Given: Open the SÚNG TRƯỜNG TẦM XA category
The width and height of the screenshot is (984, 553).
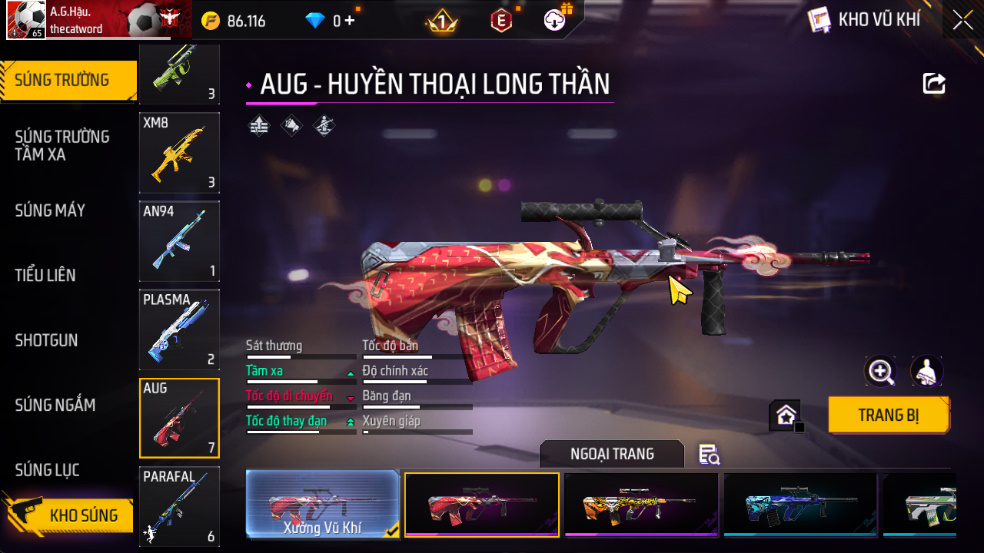Looking at the screenshot, I should point(62,145).
